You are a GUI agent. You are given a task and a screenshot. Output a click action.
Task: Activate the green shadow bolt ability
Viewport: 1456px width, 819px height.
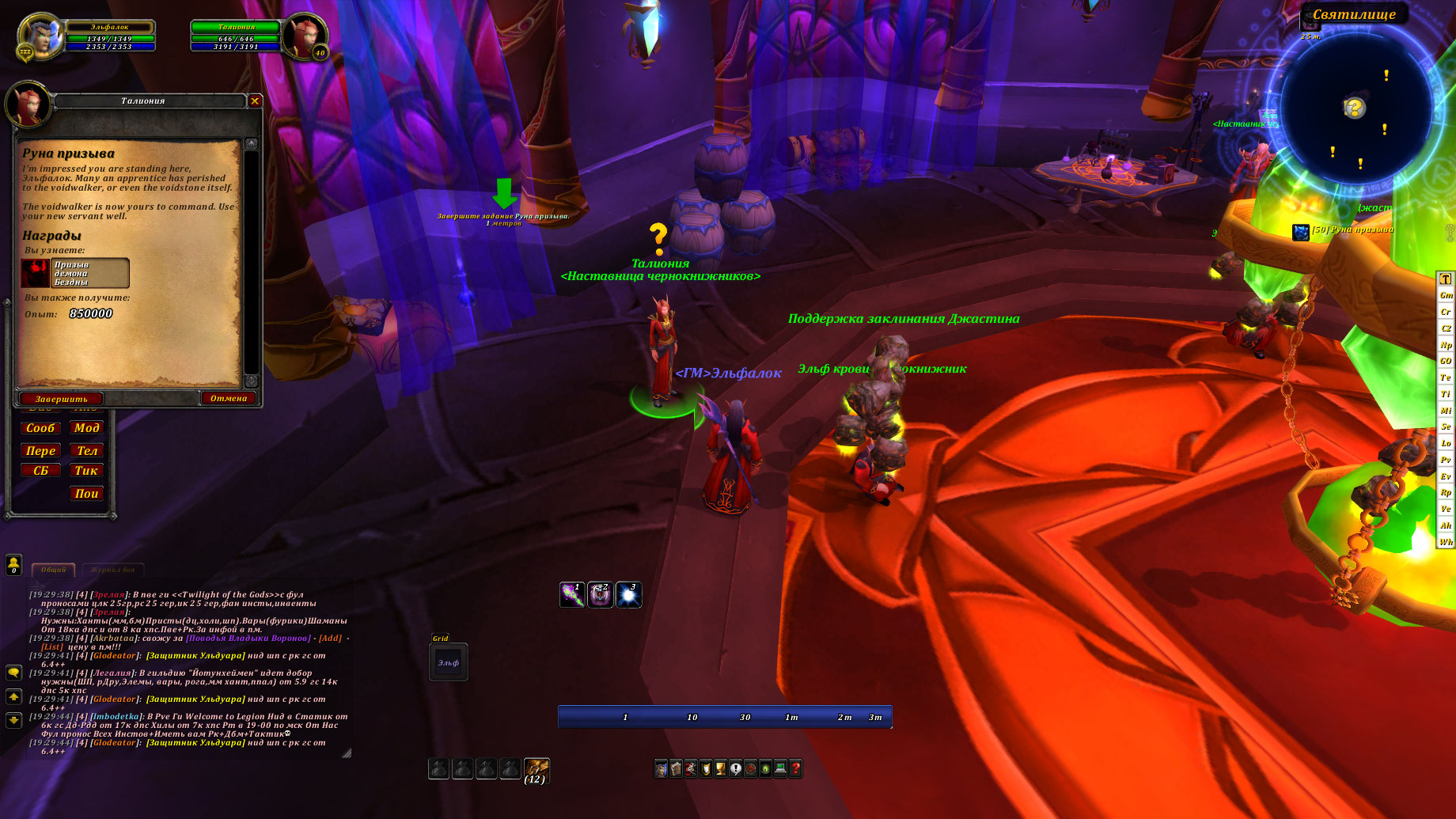coord(571,595)
